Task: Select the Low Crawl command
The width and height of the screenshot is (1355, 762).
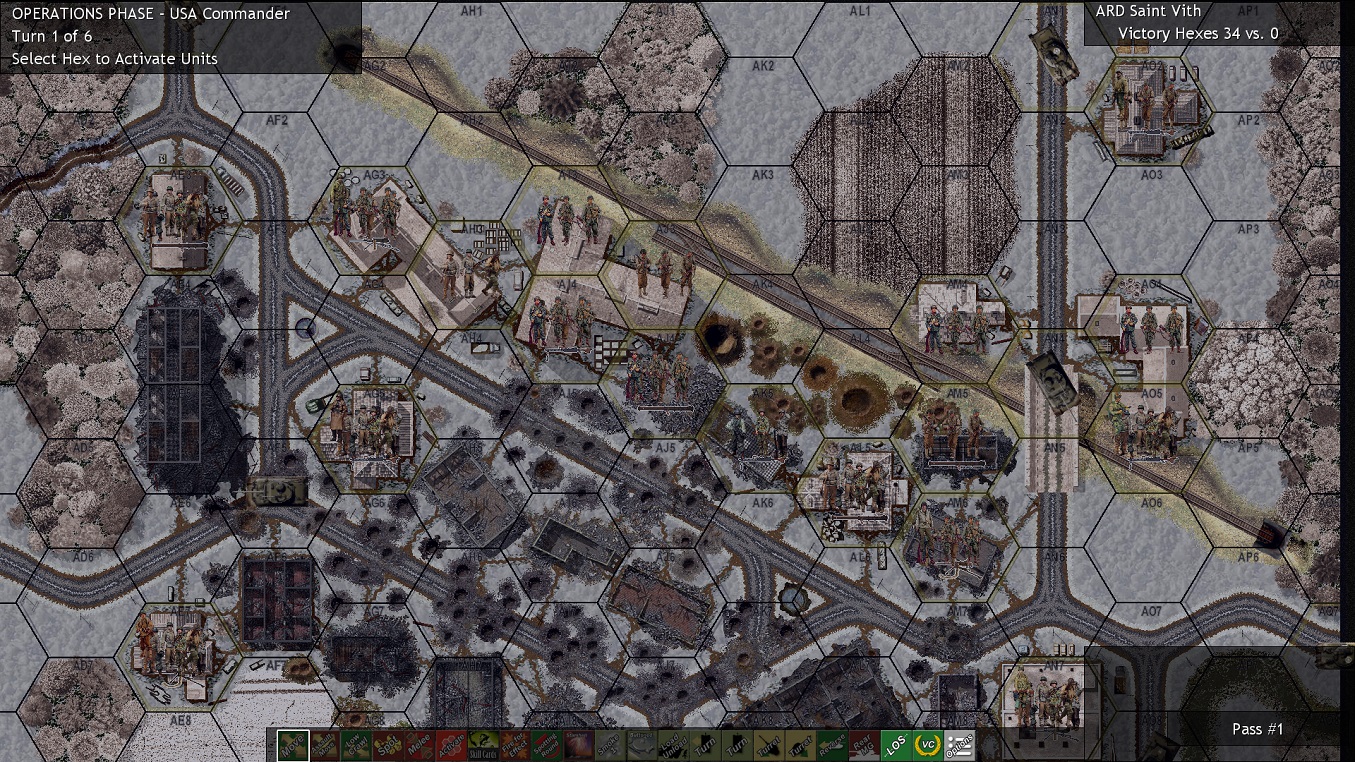Action: click(356, 746)
